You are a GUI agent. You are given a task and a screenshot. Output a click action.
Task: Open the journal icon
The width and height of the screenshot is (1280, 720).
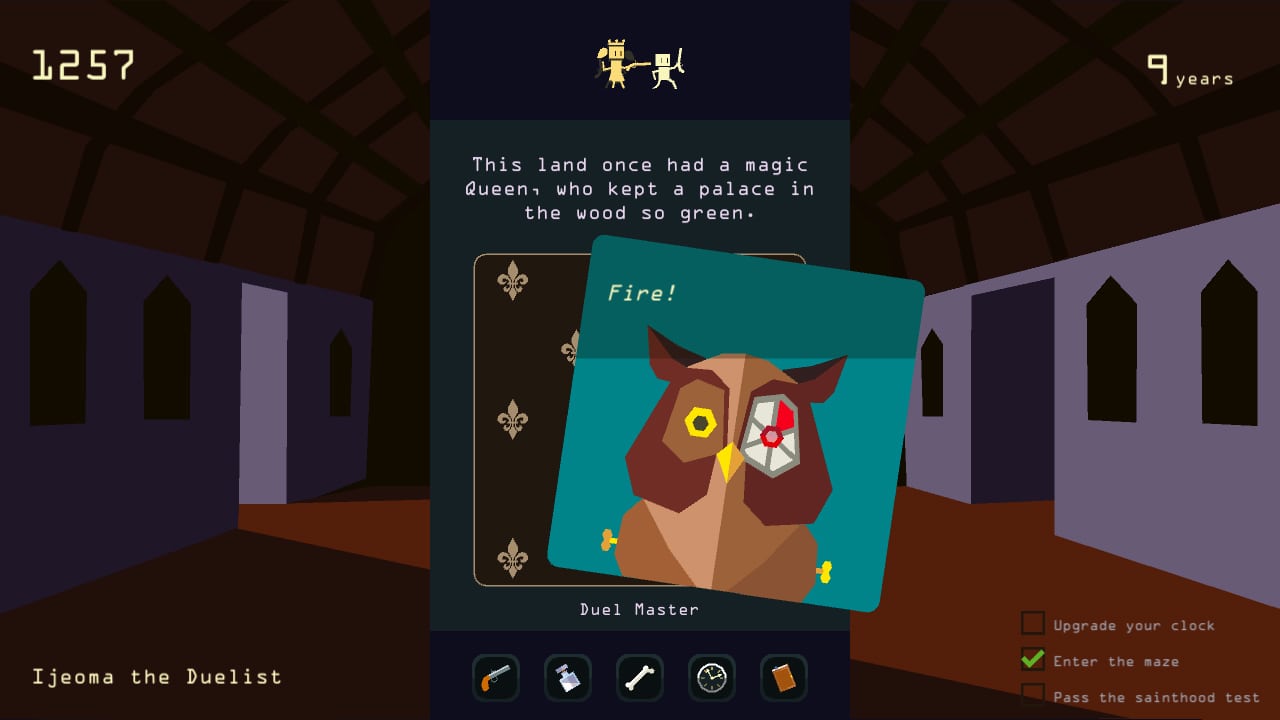click(x=783, y=678)
